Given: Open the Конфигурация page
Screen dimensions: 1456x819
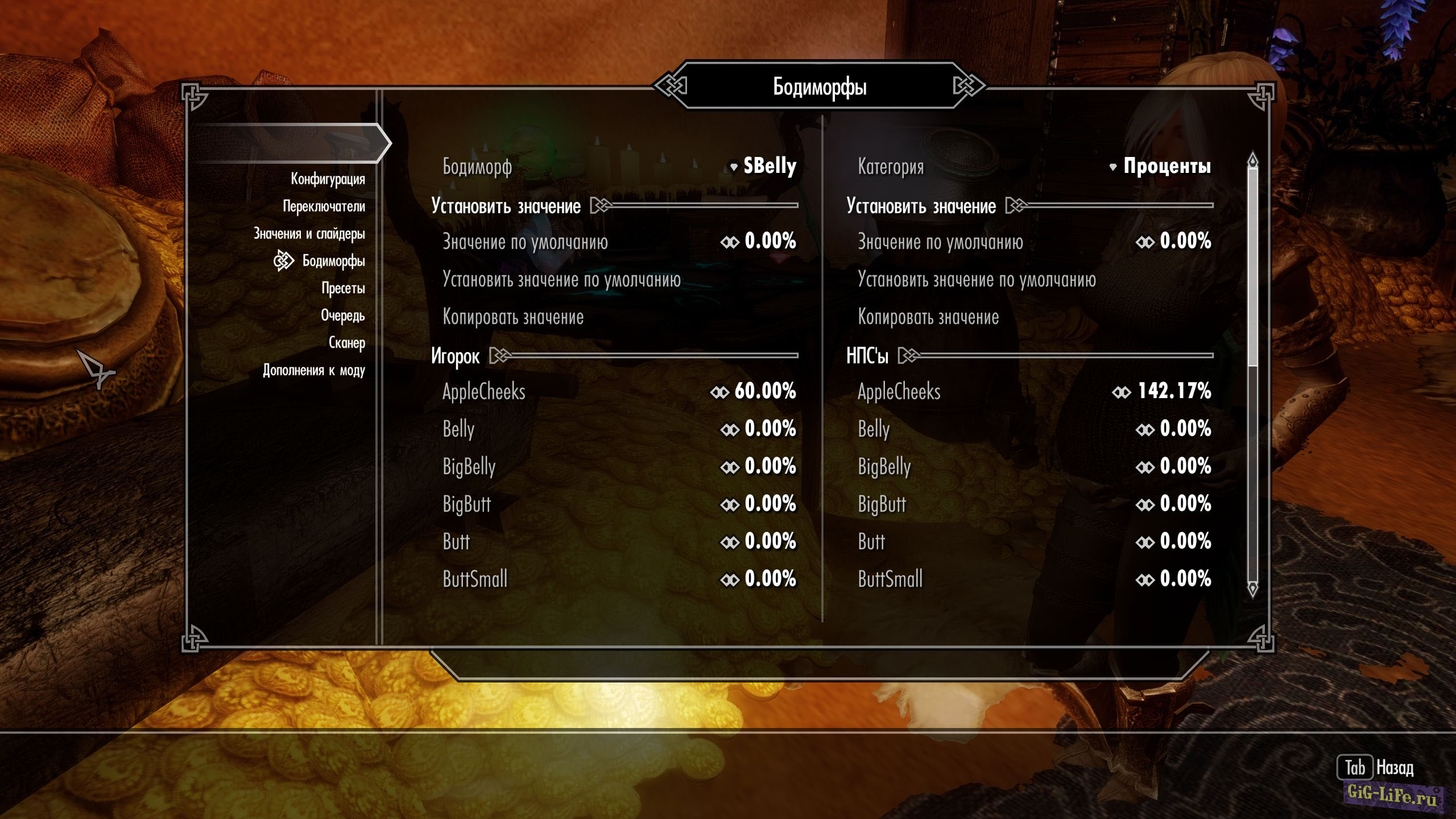Looking at the screenshot, I should click(328, 179).
